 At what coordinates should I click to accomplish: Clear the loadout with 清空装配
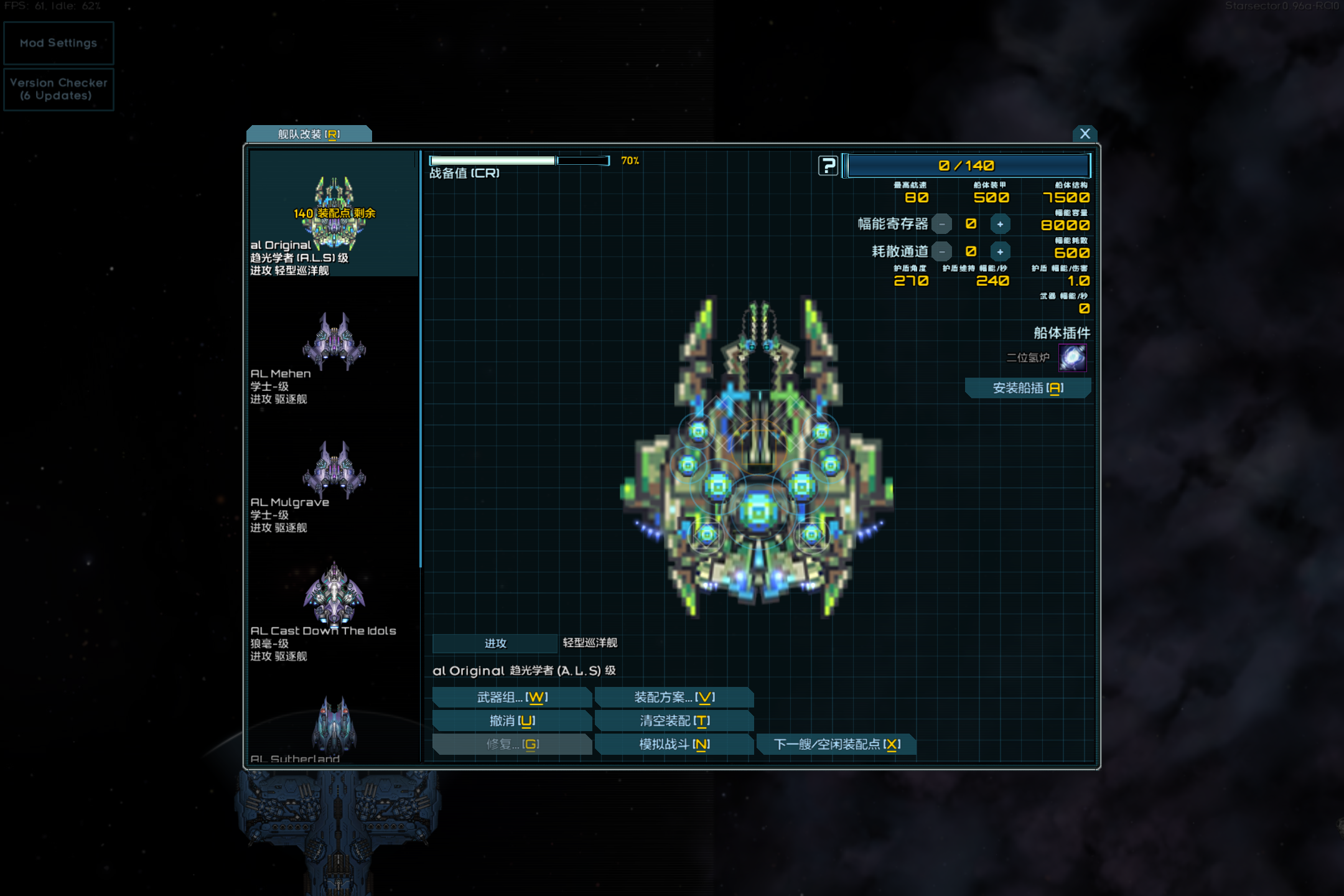[674, 721]
